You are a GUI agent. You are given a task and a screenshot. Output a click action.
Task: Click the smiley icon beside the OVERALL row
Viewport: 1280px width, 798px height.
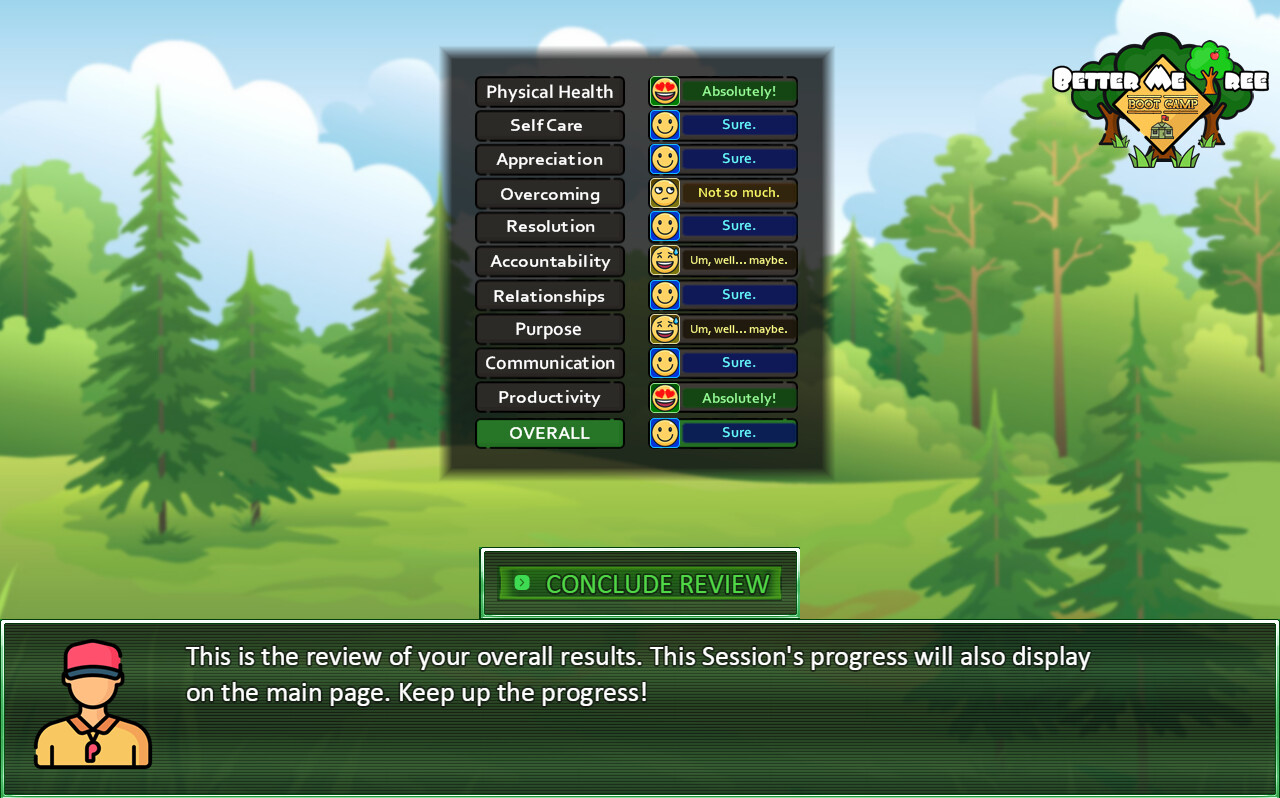[664, 432]
